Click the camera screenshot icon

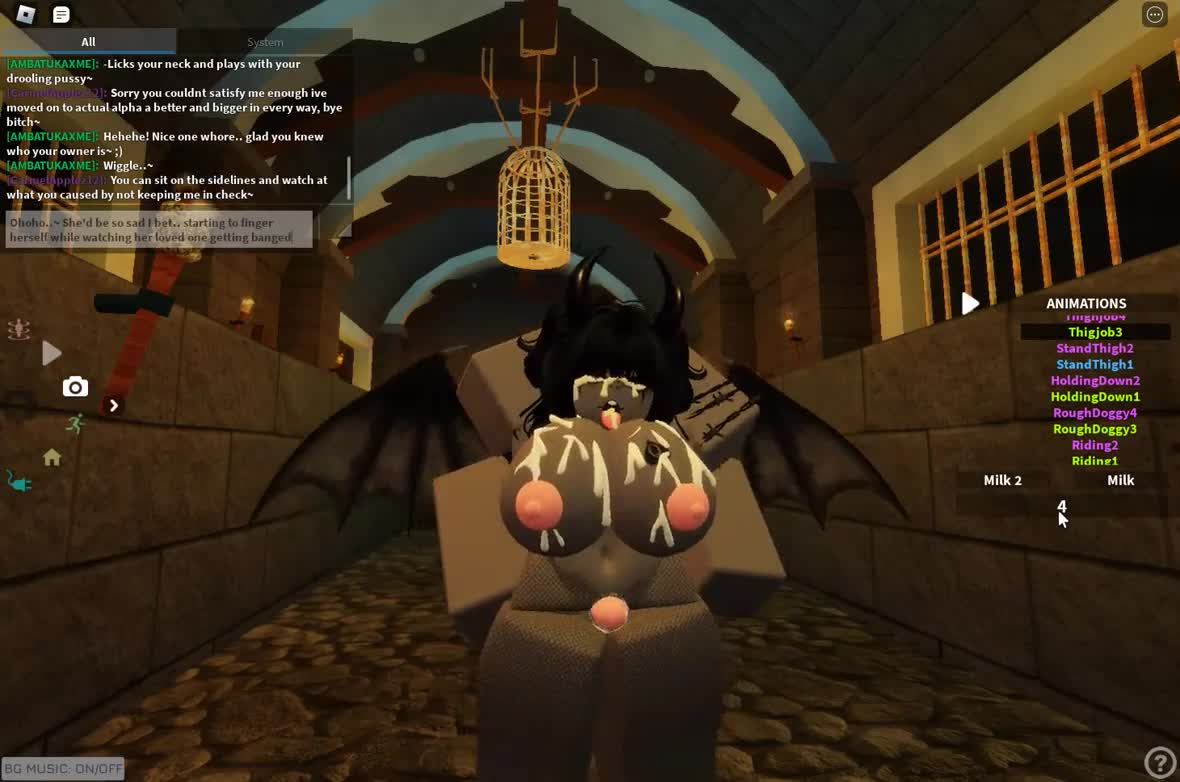pyautogui.click(x=75, y=387)
